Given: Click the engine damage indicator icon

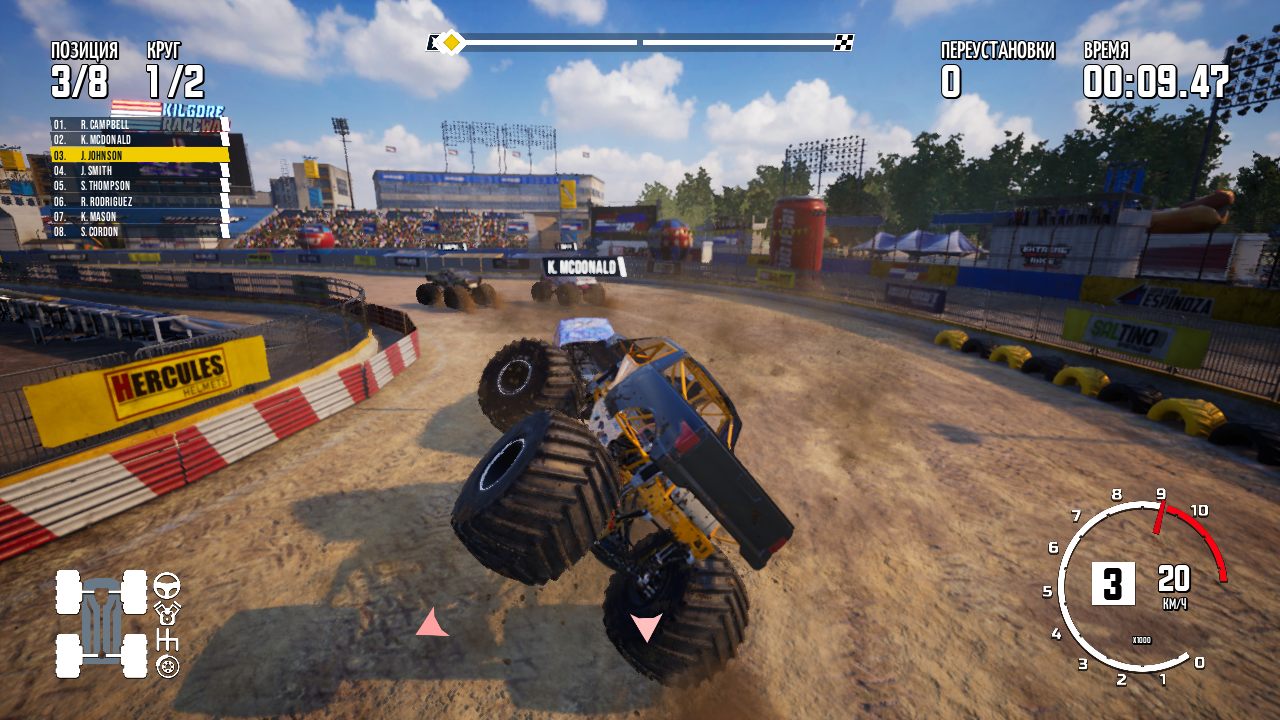Looking at the screenshot, I should coord(167,613).
